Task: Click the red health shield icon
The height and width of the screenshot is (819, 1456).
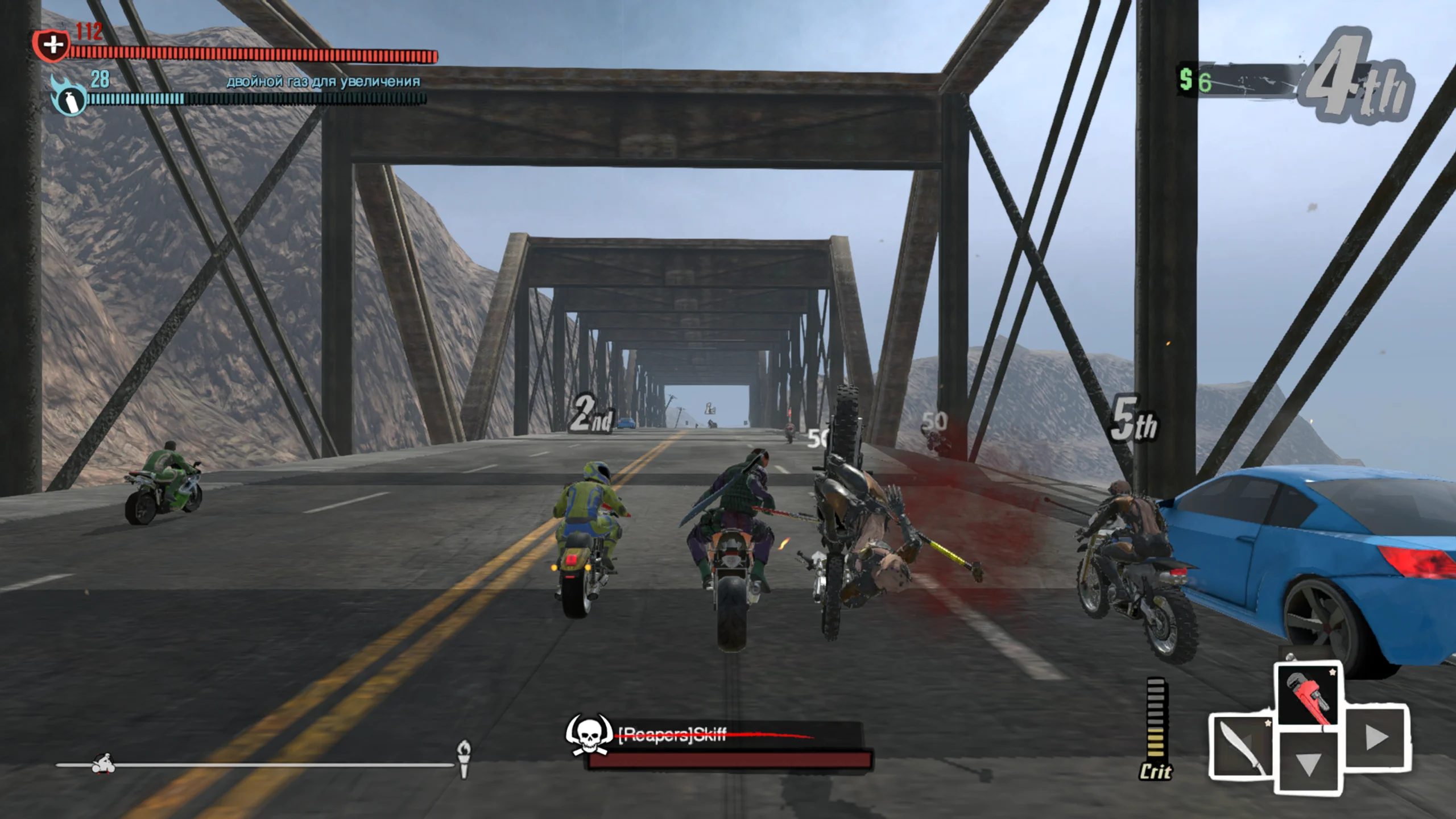Action: pyautogui.click(x=52, y=45)
